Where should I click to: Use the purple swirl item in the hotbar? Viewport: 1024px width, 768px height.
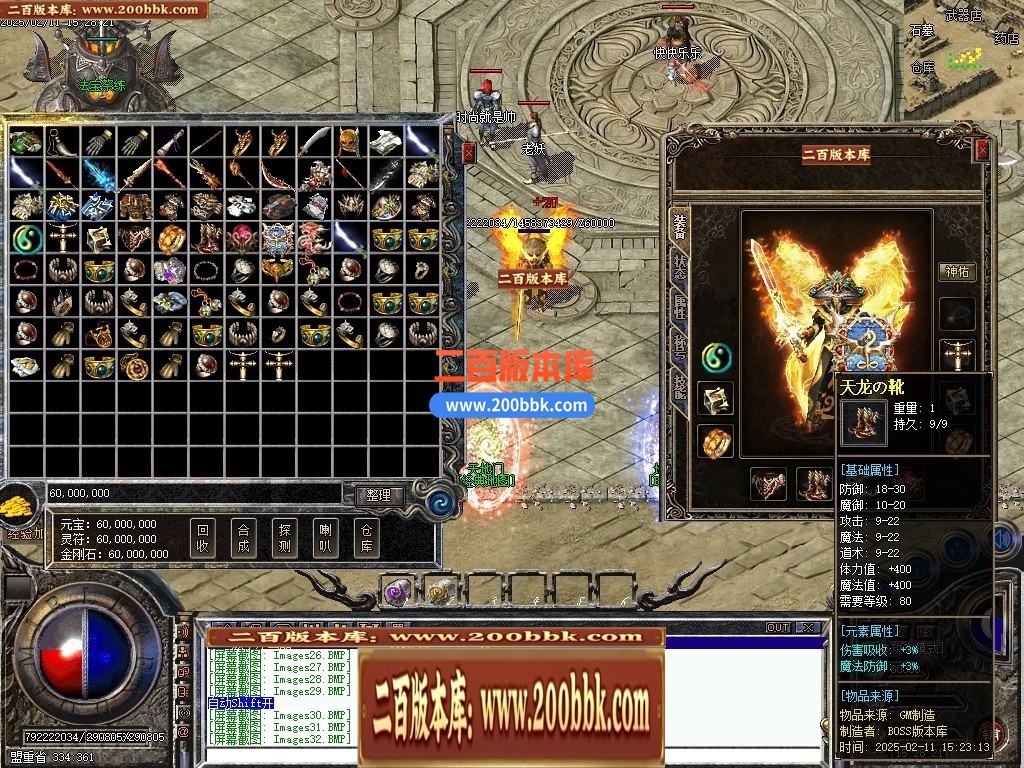click(x=396, y=592)
